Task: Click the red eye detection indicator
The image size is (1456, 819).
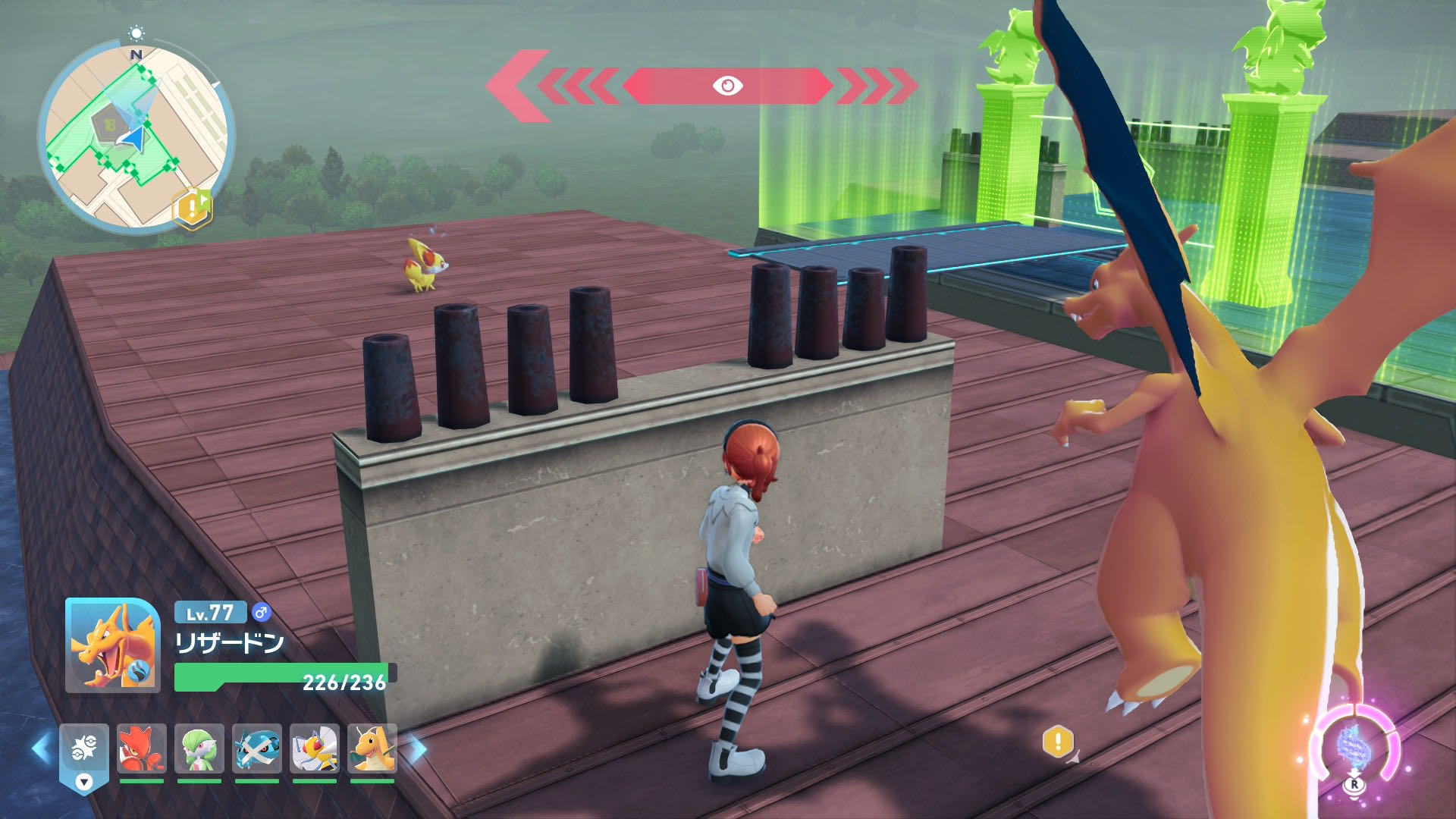Action: click(727, 86)
